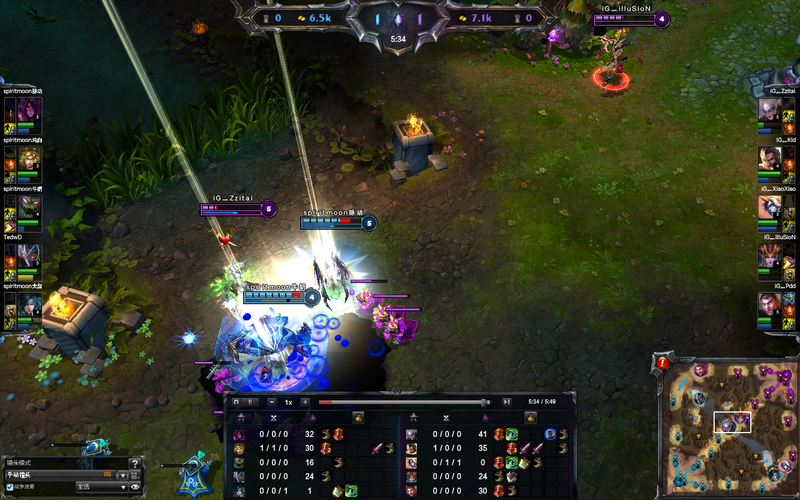
Task: Show the gold column in scoreboard
Action: point(360,417)
